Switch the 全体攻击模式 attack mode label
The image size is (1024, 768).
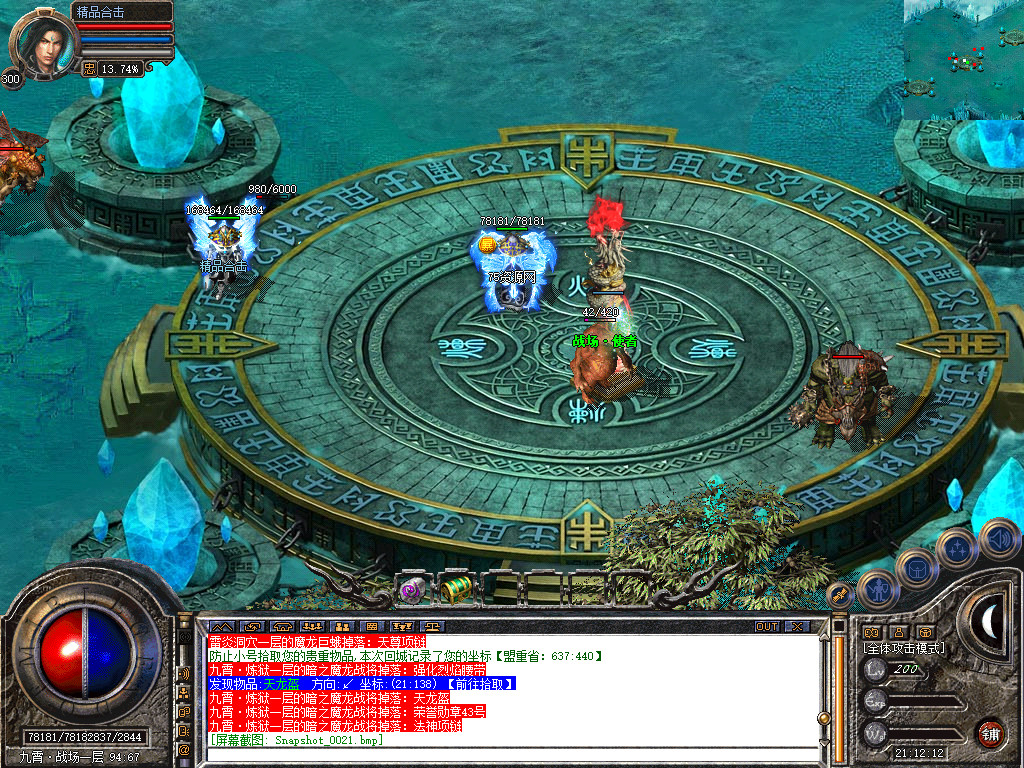(x=904, y=648)
